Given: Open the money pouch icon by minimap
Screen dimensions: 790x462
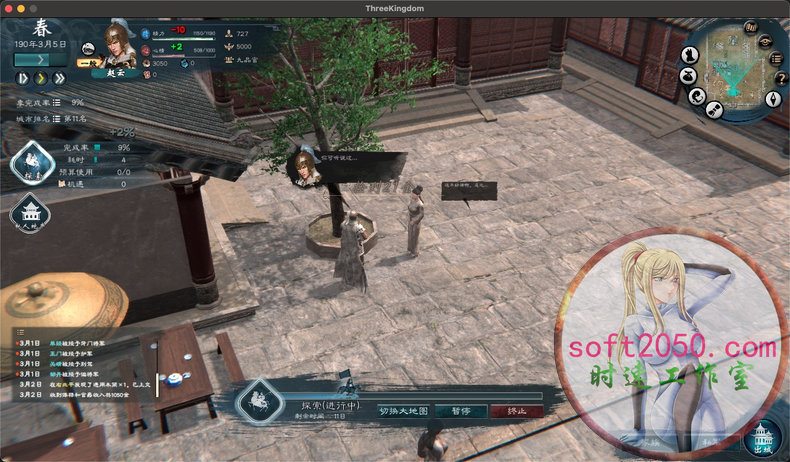Looking at the screenshot, I should pos(686,75).
